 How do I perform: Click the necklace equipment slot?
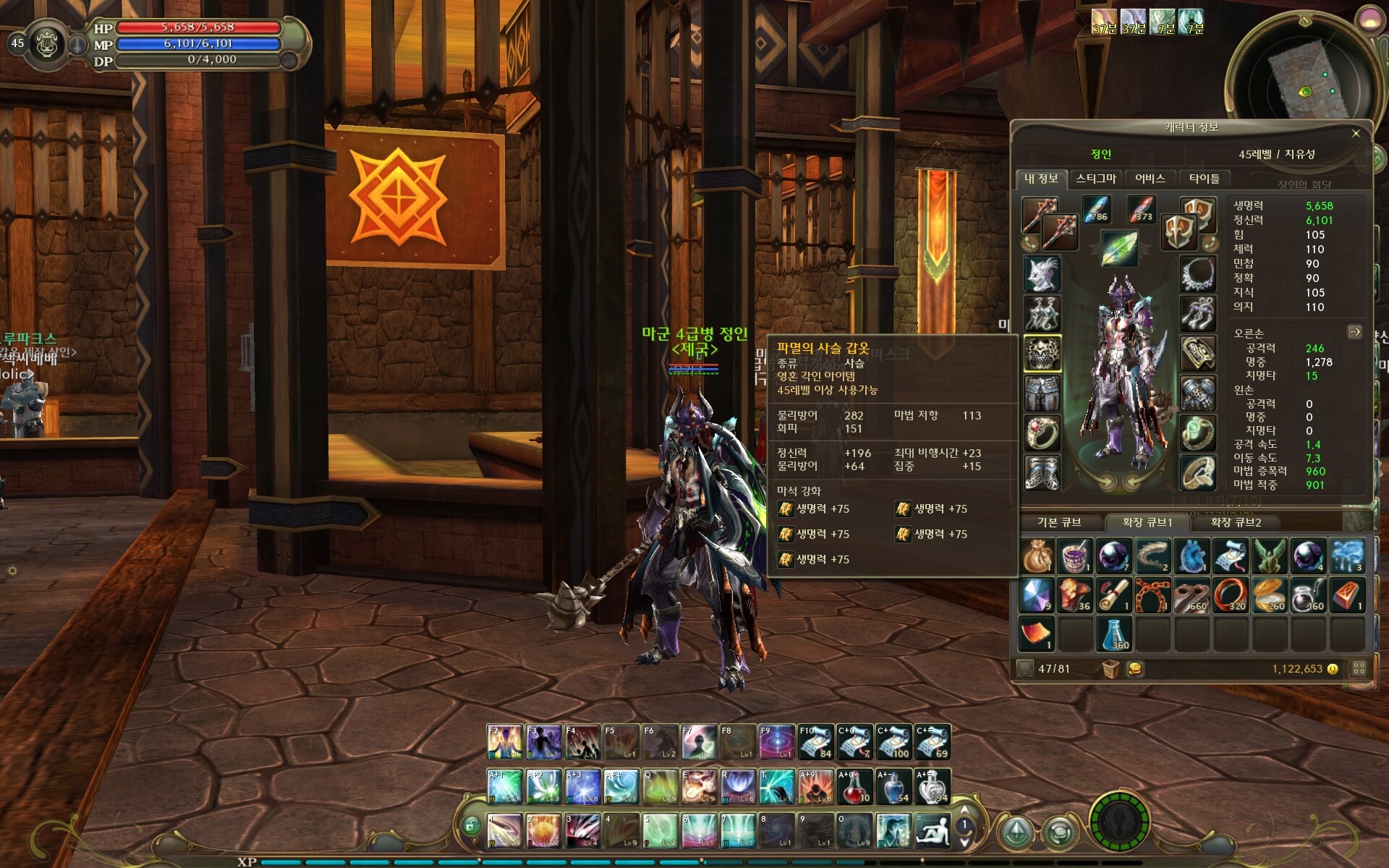1198,274
